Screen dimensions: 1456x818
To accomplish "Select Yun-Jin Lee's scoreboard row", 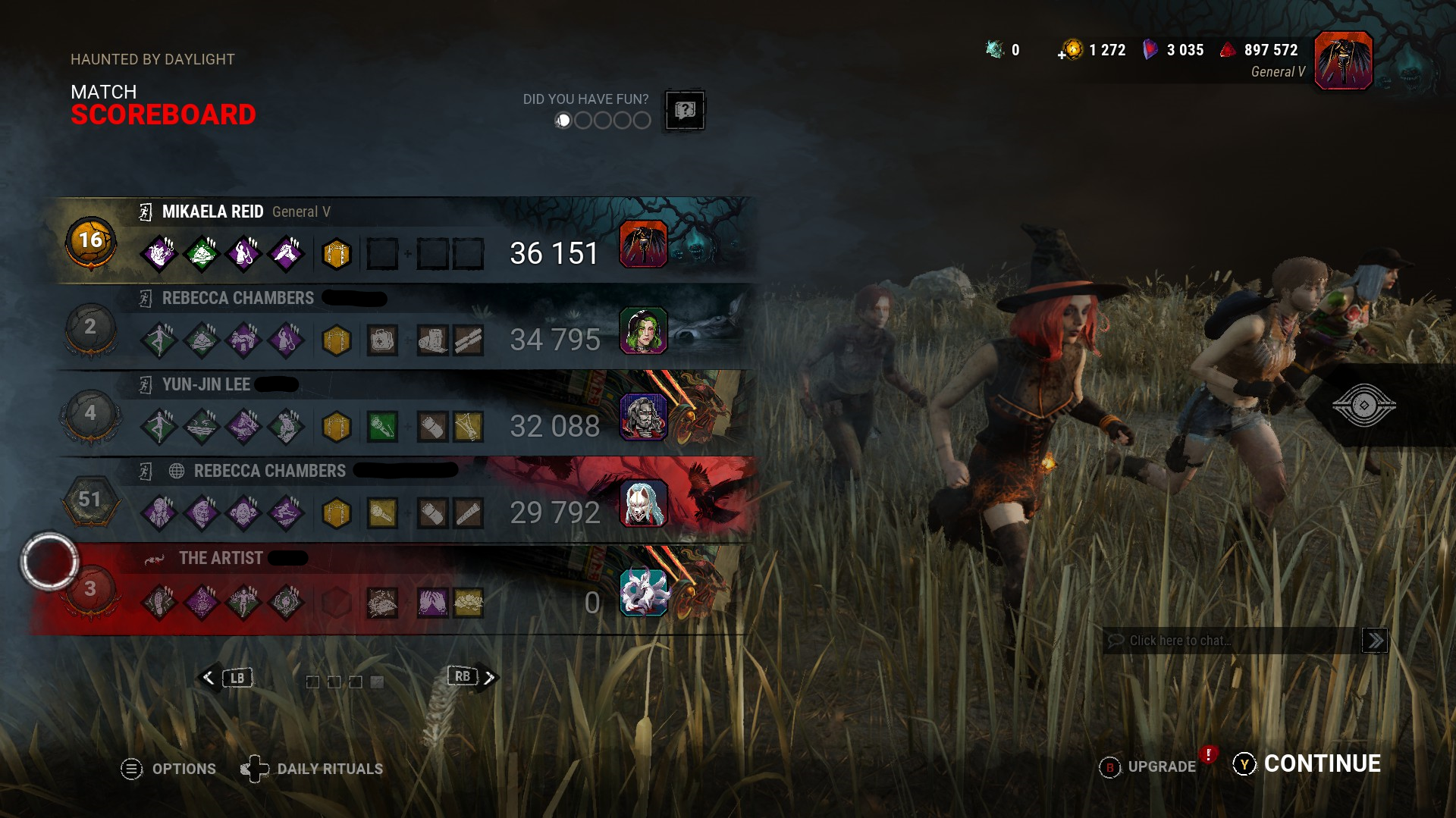I will click(x=402, y=414).
